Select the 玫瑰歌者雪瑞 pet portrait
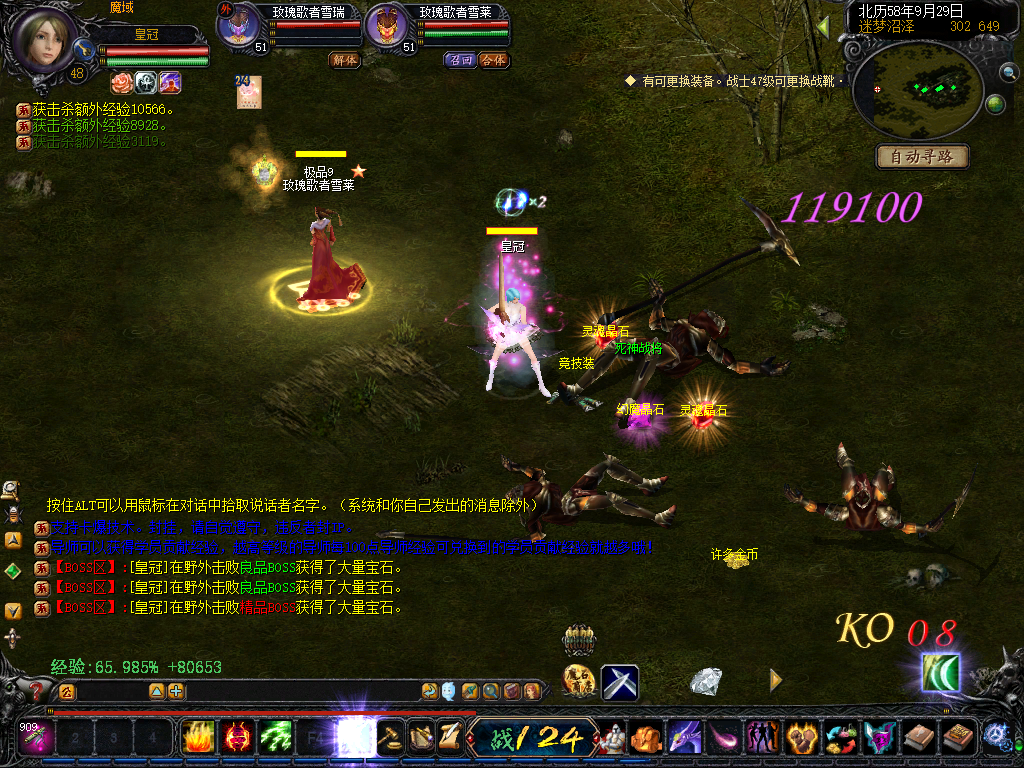Viewport: 1024px width, 768px height. (240, 27)
